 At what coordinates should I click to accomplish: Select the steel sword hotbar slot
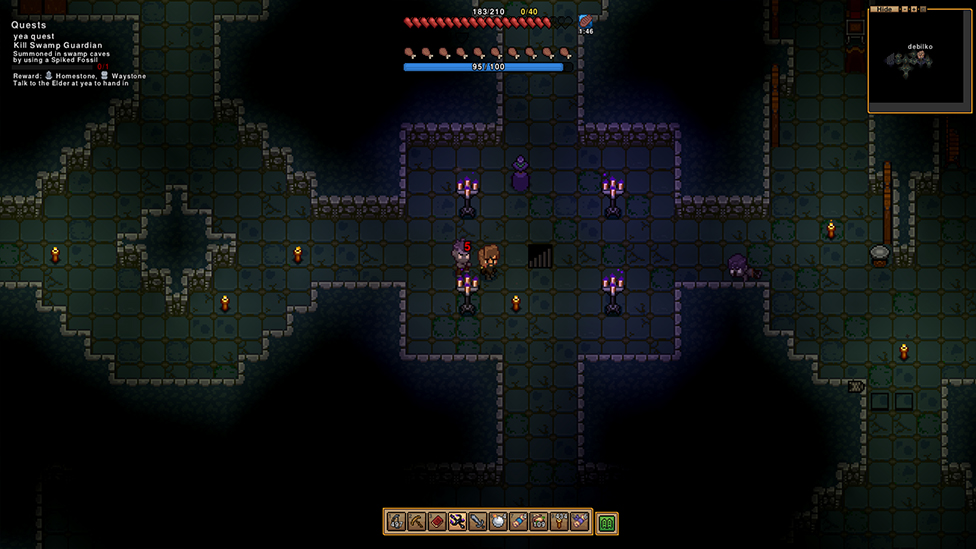point(477,522)
